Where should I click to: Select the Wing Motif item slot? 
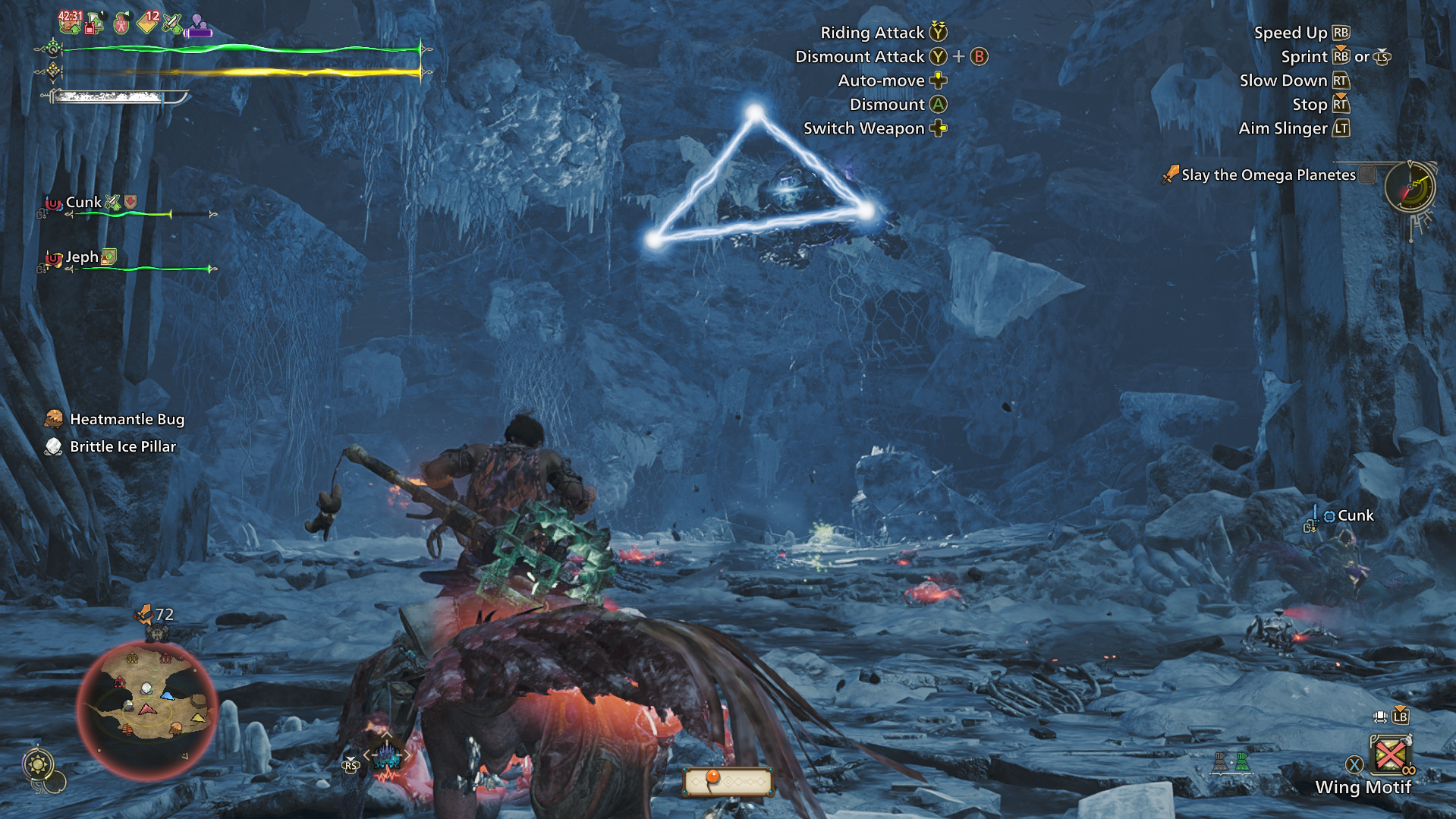point(1389,756)
